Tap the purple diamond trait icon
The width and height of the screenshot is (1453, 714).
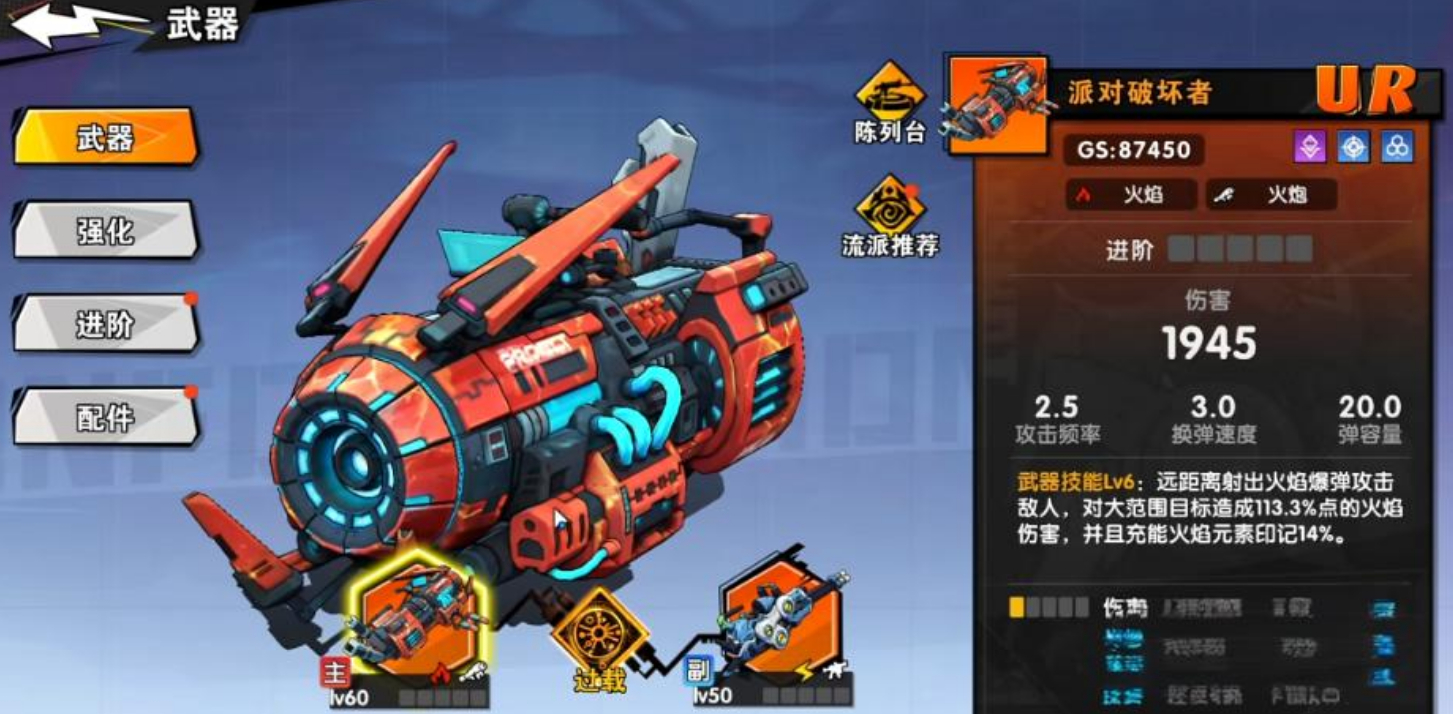(1309, 147)
